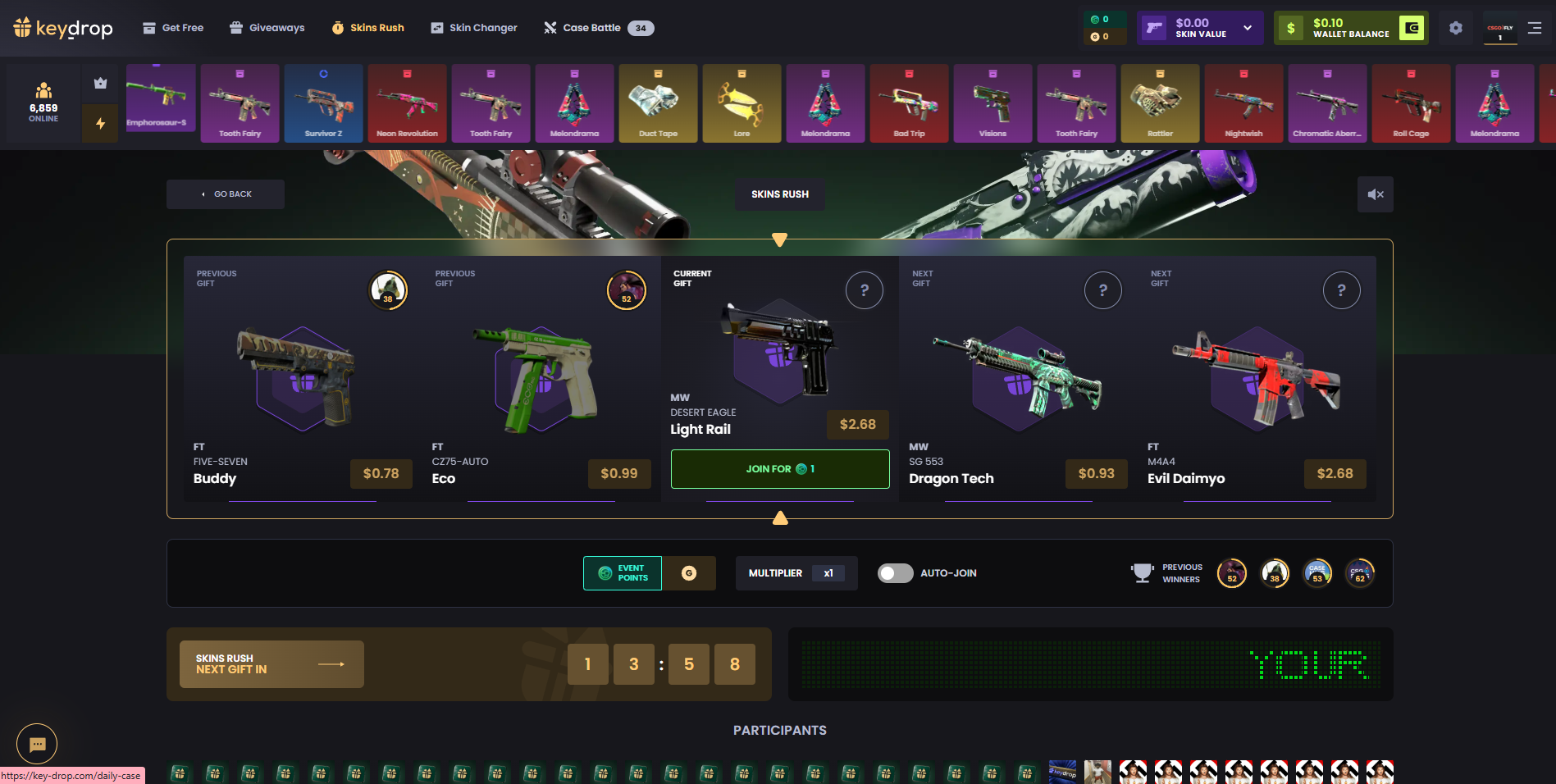Enable the Auto-Join toggle
1556x784 pixels.
pyautogui.click(x=895, y=573)
